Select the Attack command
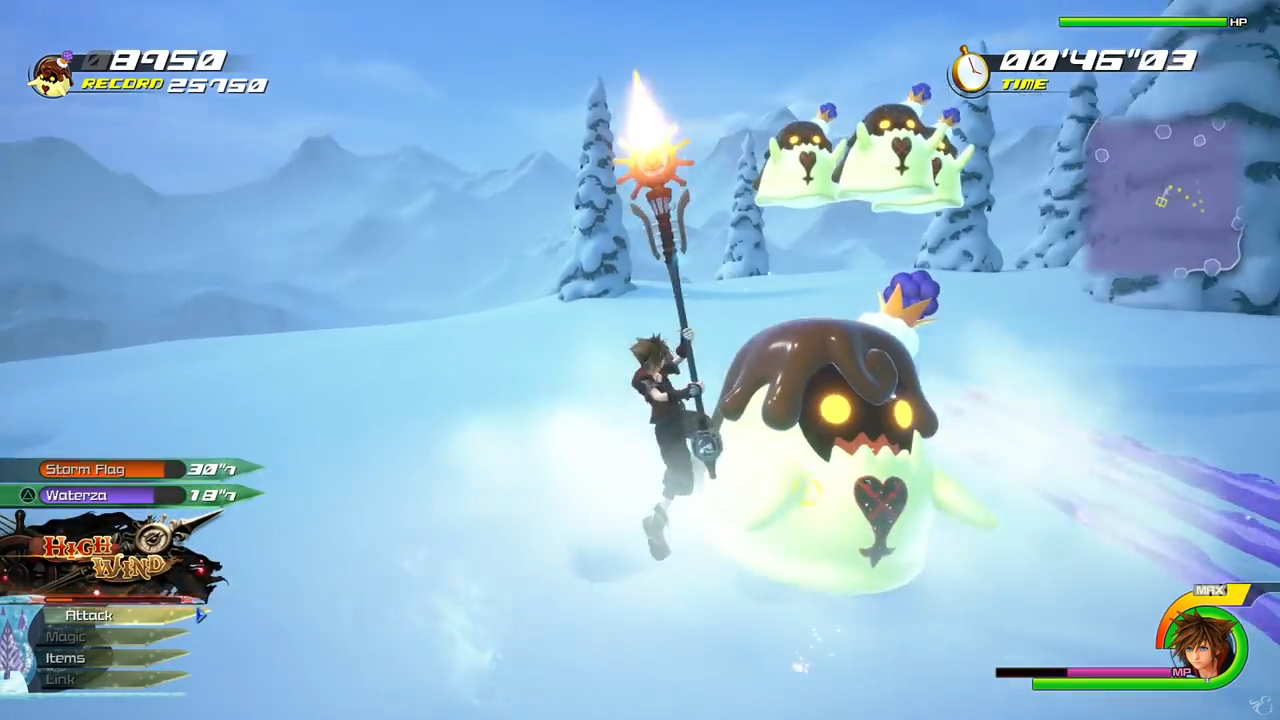Screen dimensions: 1280x720 tap(88, 615)
